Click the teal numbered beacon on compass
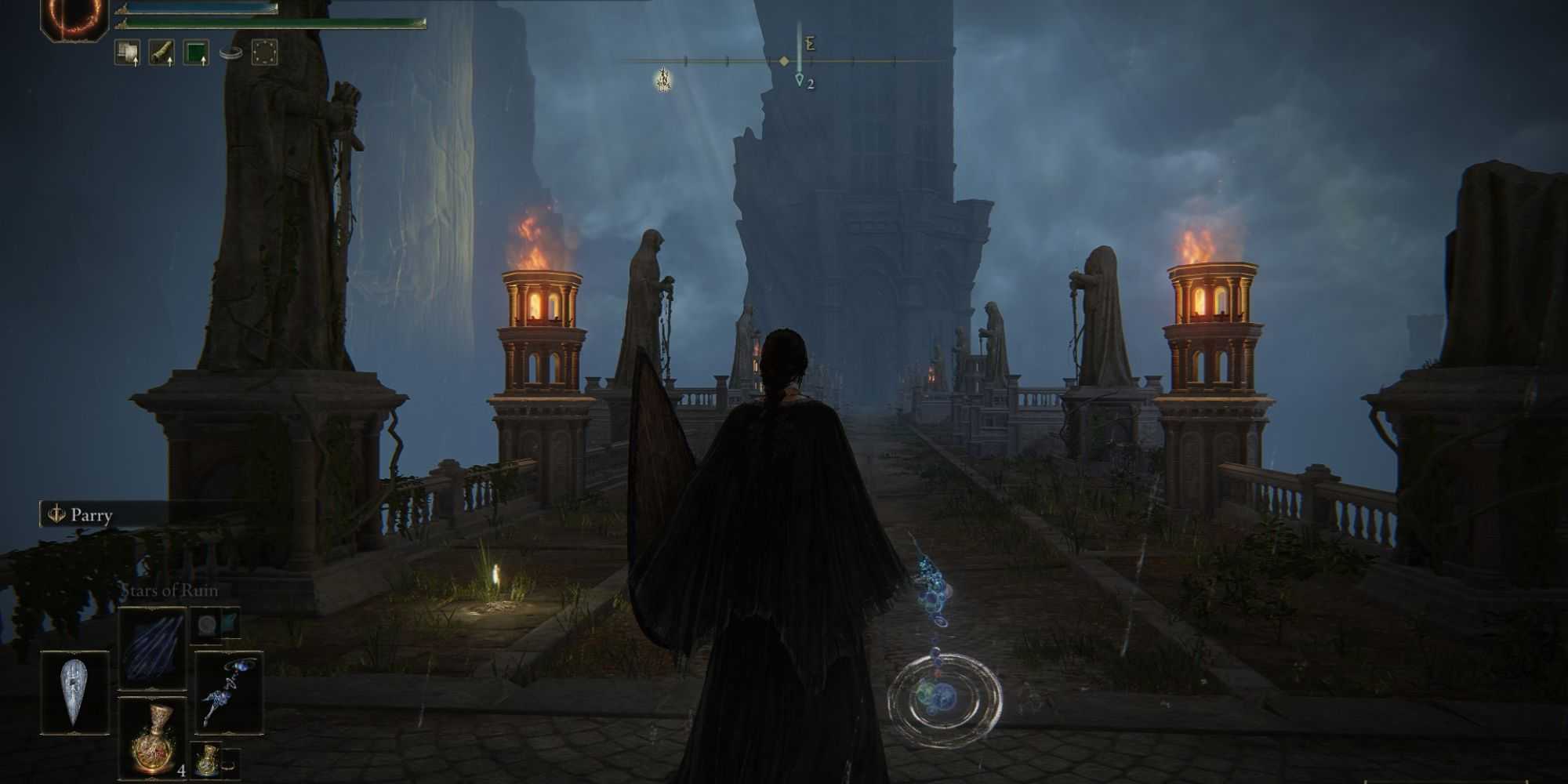Screen dimensions: 1568x784 (x=800, y=80)
